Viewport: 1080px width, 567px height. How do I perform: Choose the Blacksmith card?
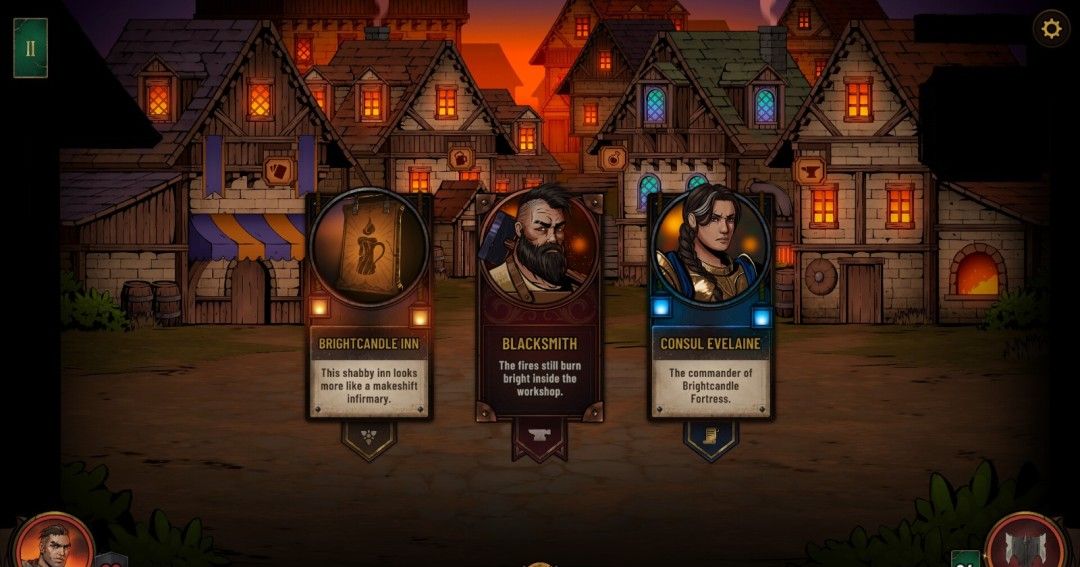coord(540,310)
